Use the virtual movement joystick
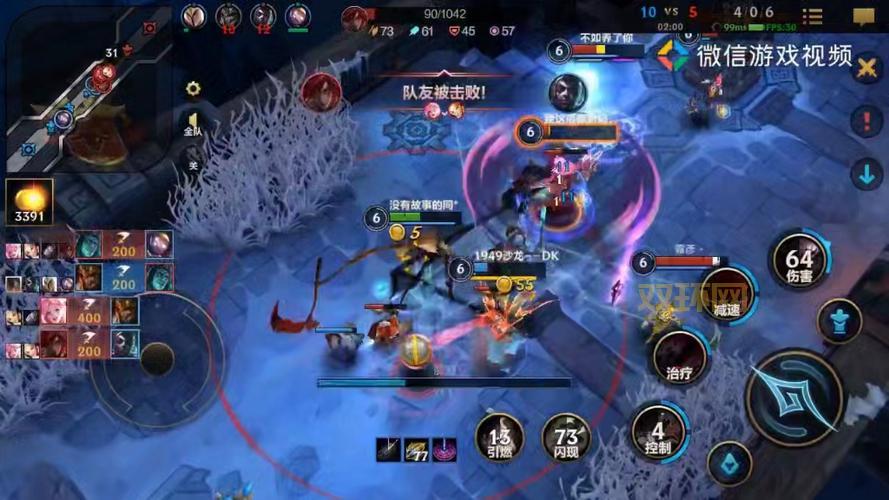 (157, 358)
